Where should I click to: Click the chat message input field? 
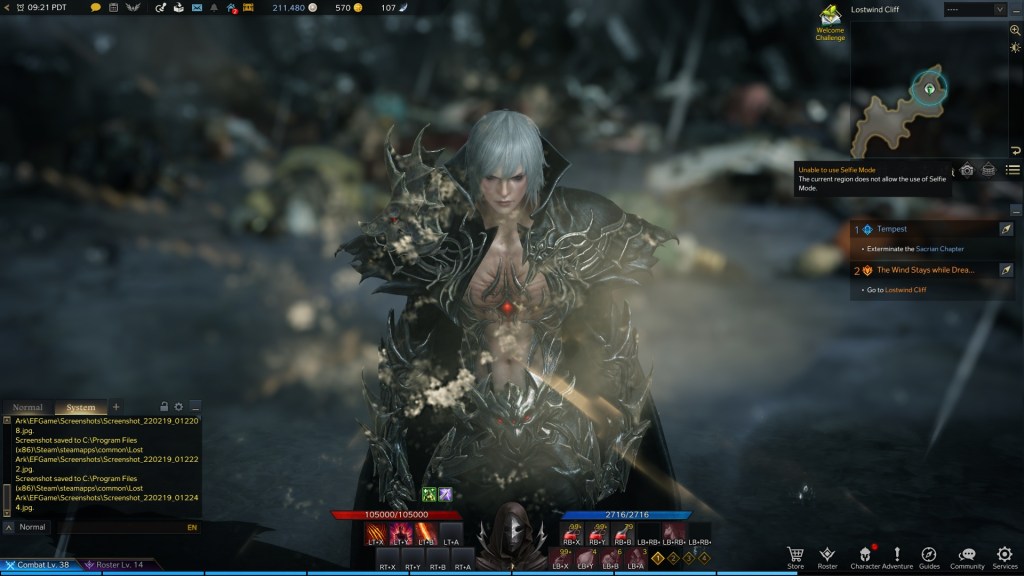(100, 526)
